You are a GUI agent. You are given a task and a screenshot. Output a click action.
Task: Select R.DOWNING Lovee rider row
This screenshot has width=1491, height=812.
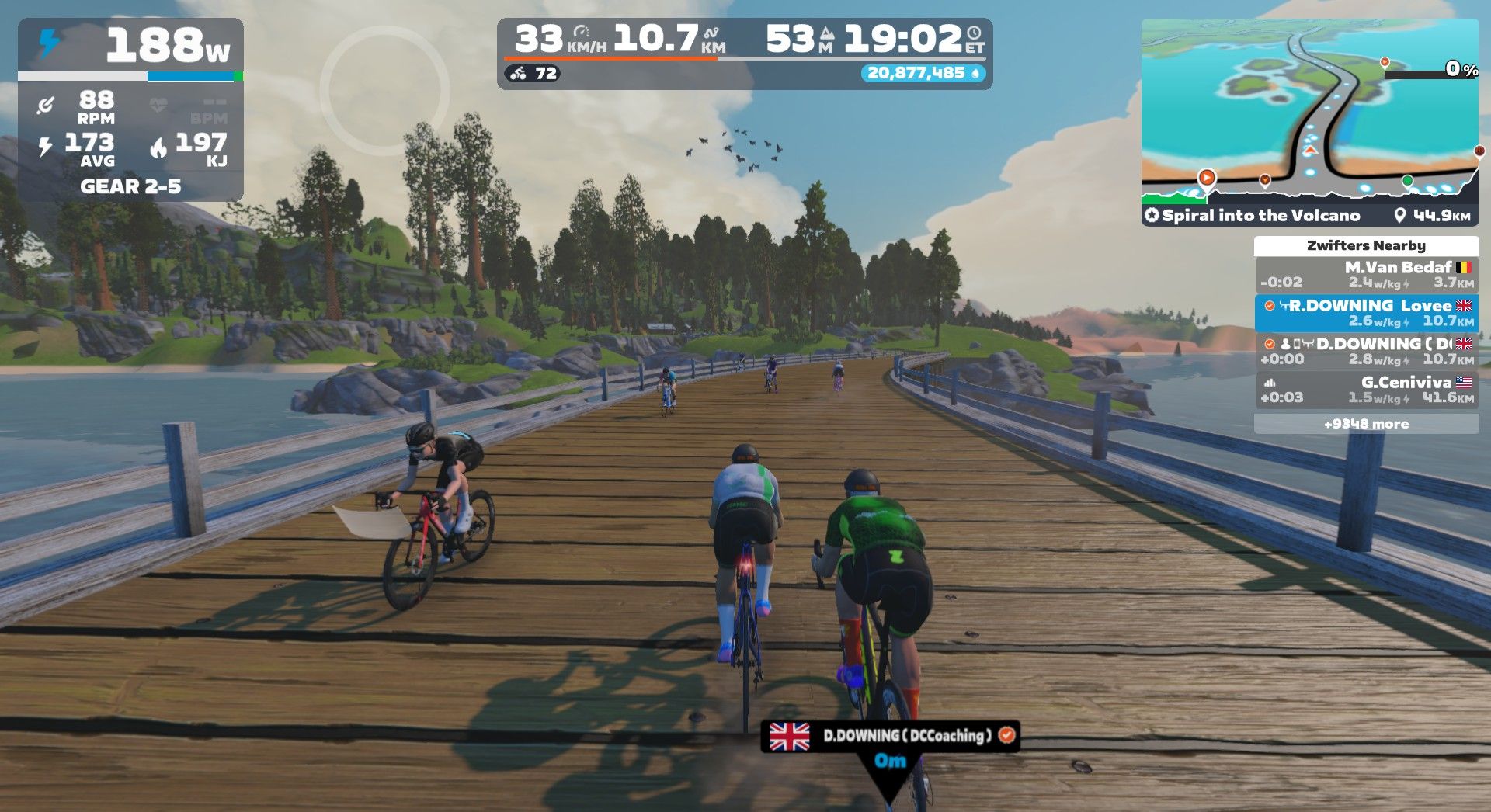click(1366, 313)
